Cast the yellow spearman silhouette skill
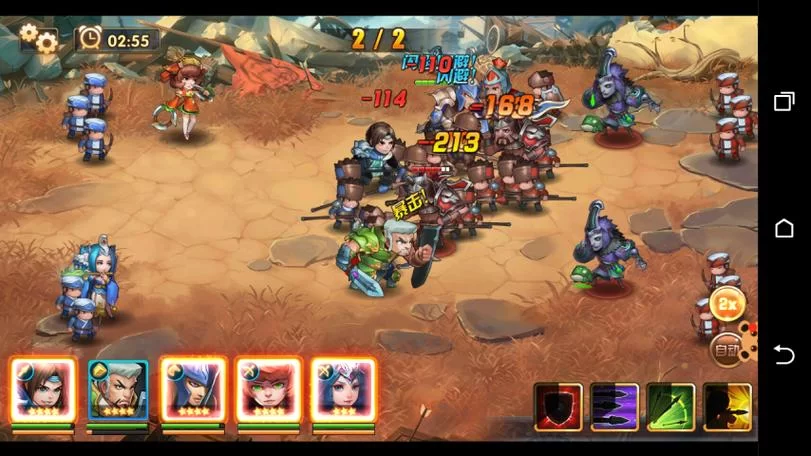The image size is (811, 456). click(x=727, y=407)
